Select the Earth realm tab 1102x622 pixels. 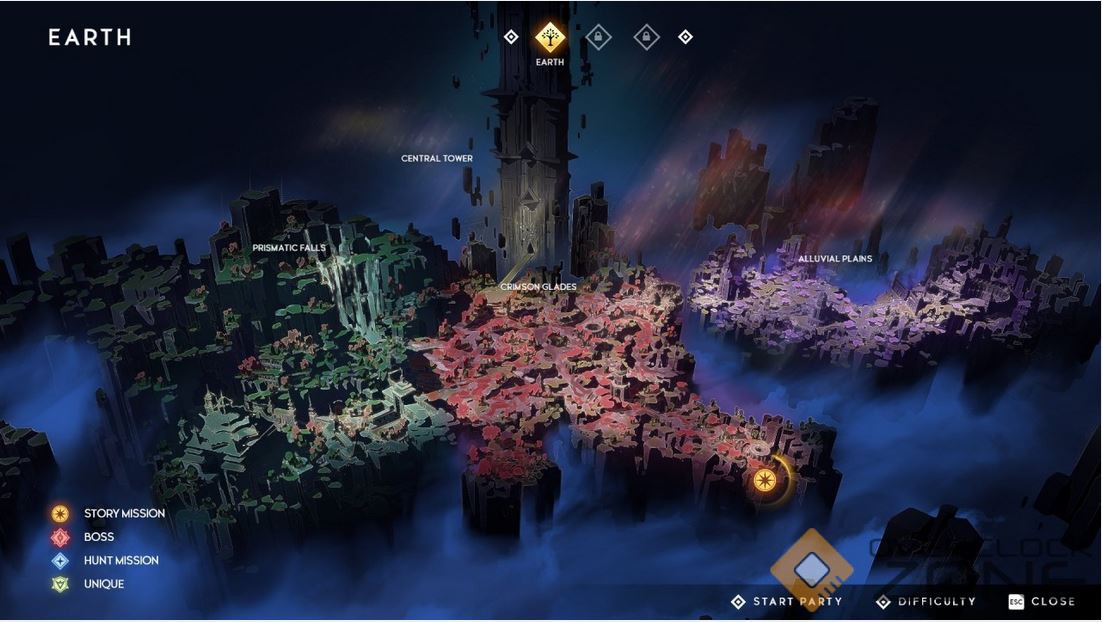click(x=549, y=38)
